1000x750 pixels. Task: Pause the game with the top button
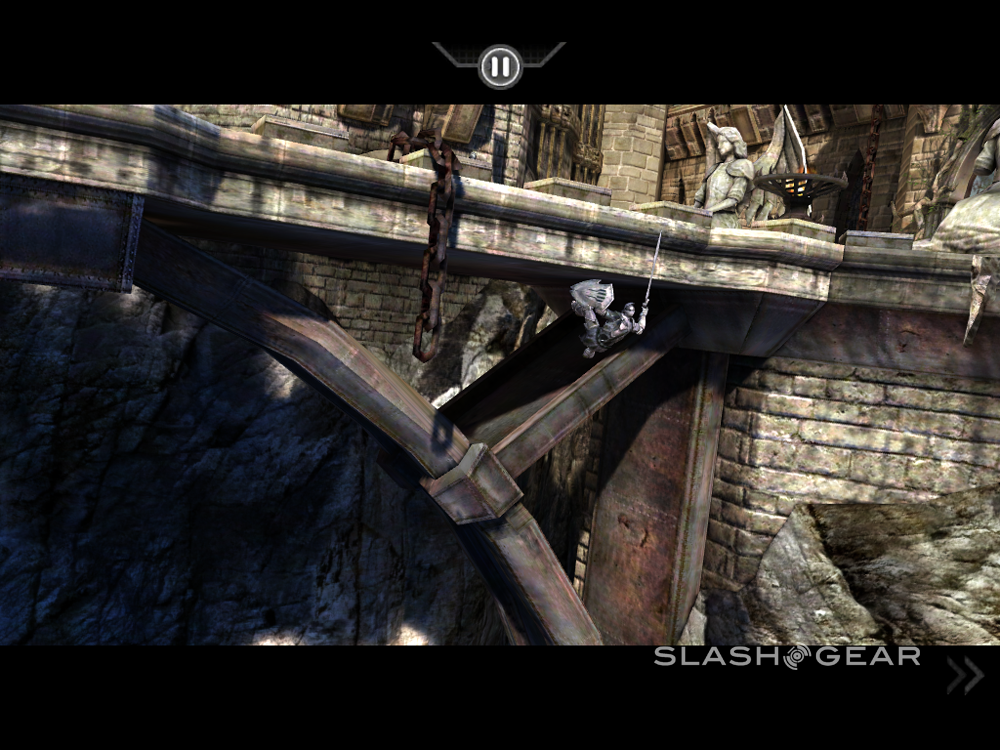[x=499, y=67]
